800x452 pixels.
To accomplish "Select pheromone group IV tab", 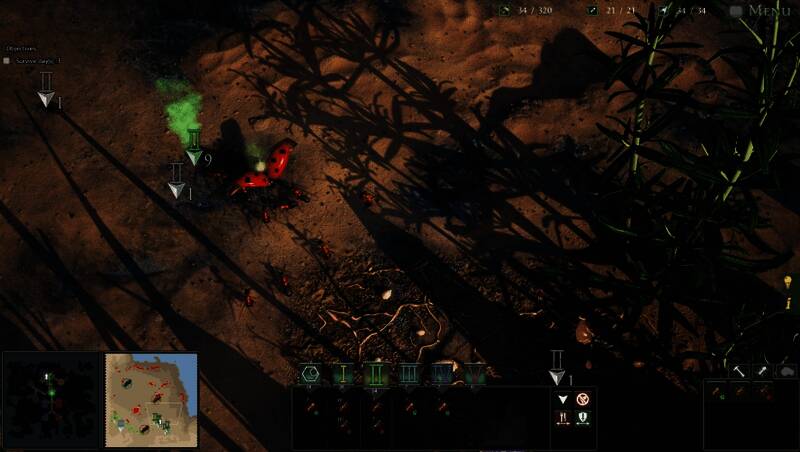I will pos(442,374).
